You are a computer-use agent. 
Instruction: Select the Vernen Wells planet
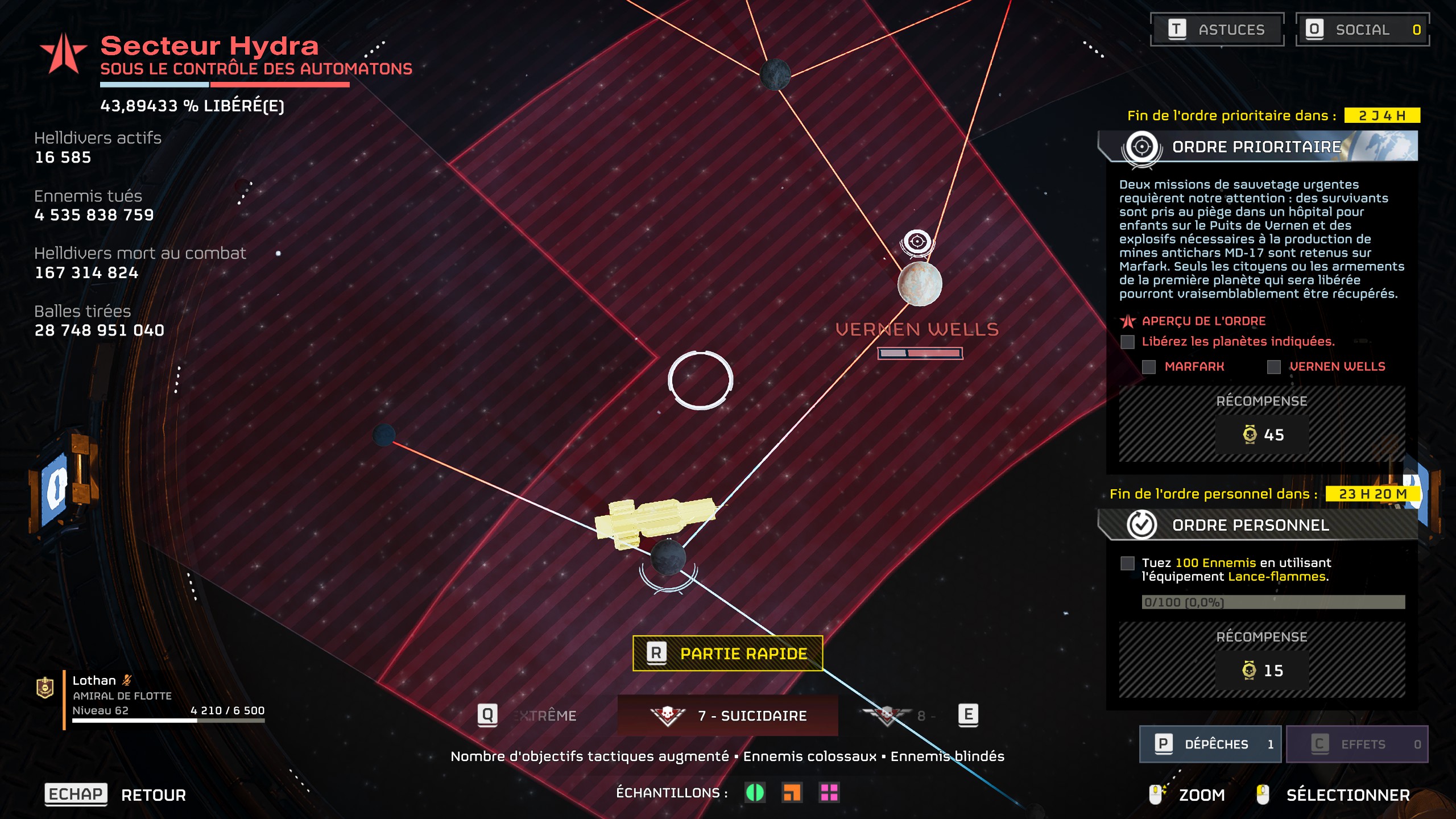coord(919,284)
